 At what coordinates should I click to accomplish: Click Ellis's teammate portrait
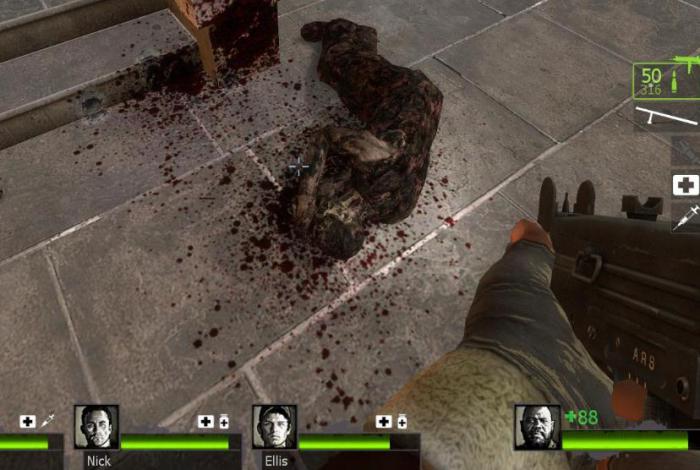273,427
